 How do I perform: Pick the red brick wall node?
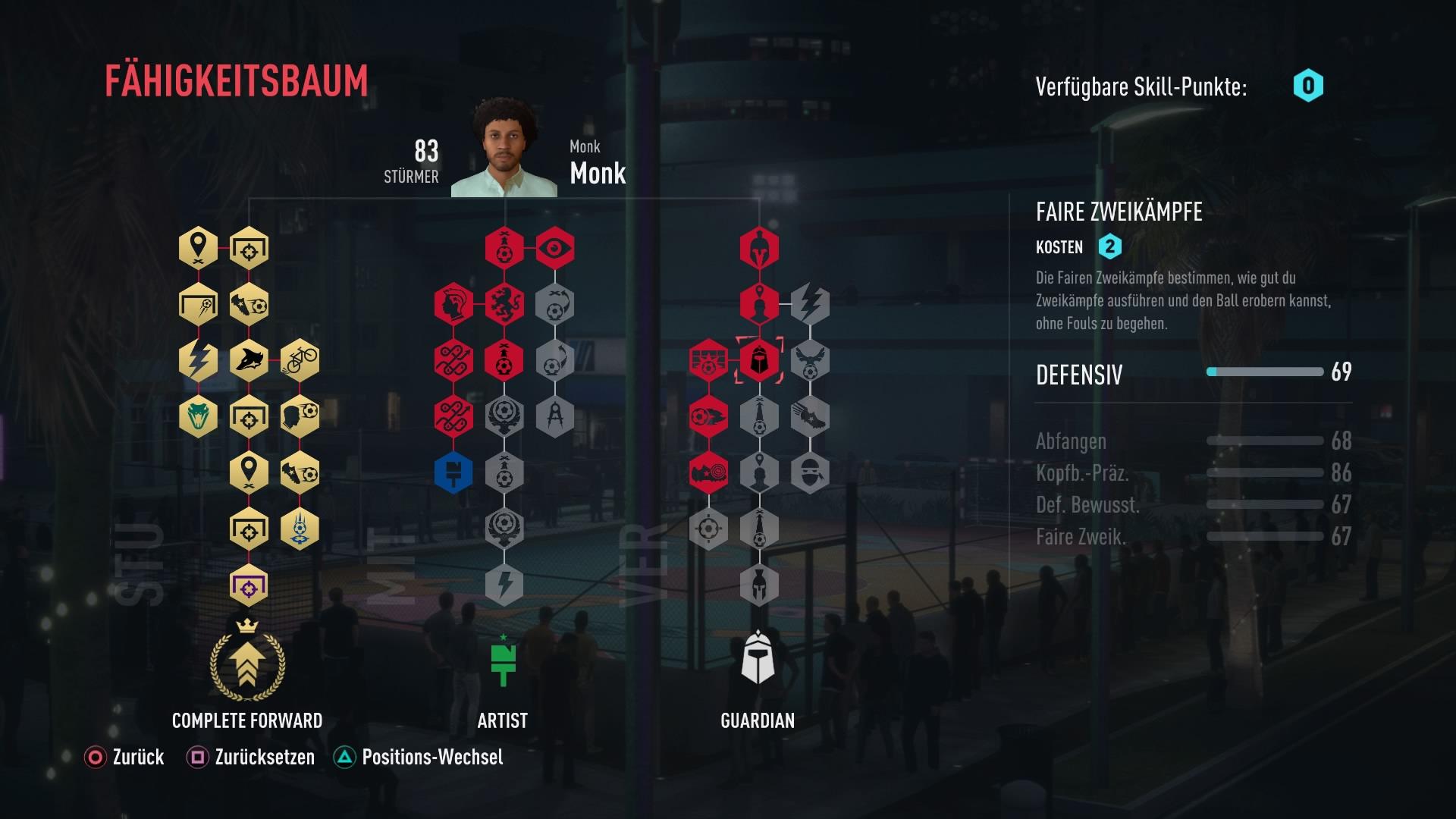[708, 360]
